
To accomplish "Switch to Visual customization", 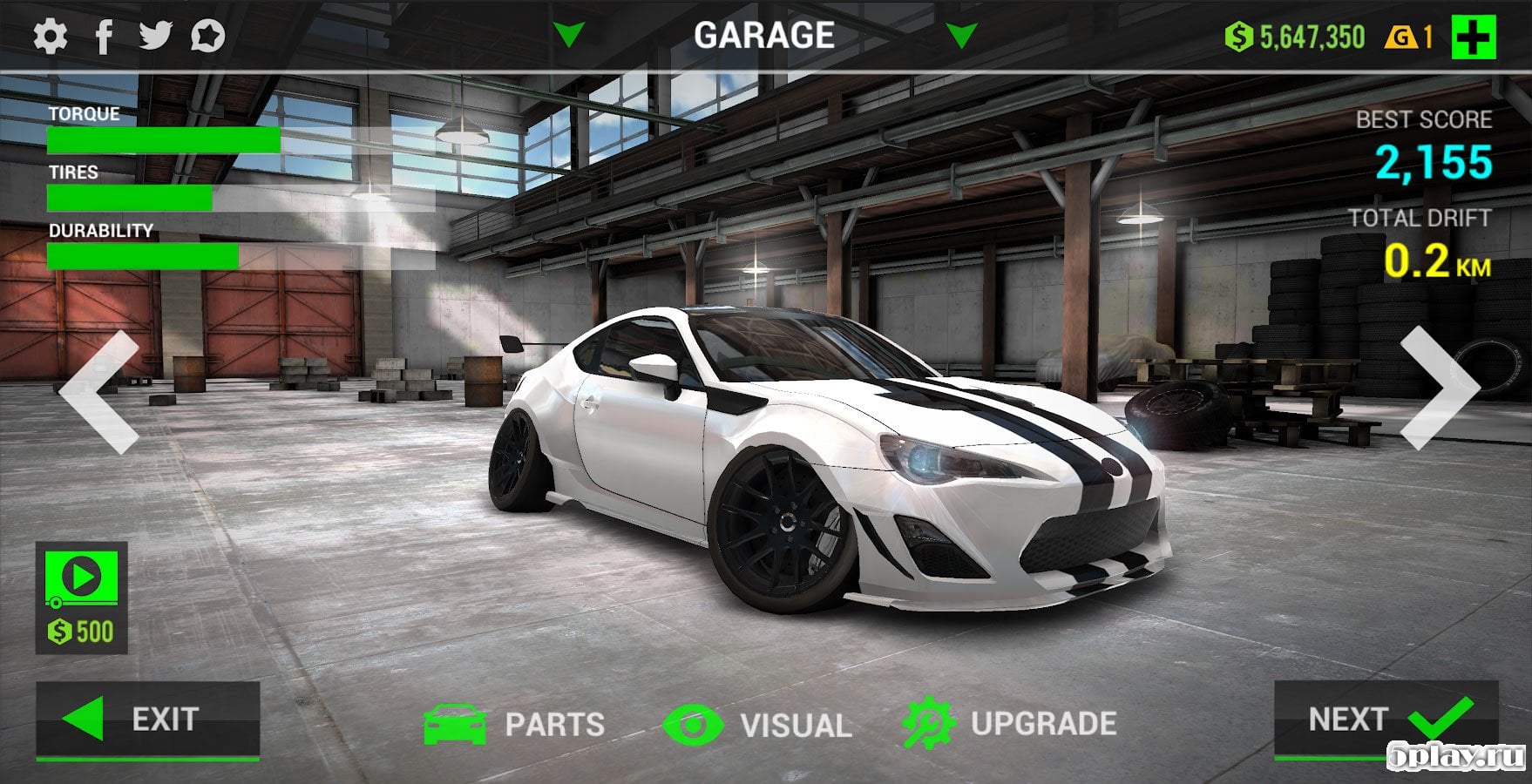I will tap(757, 725).
